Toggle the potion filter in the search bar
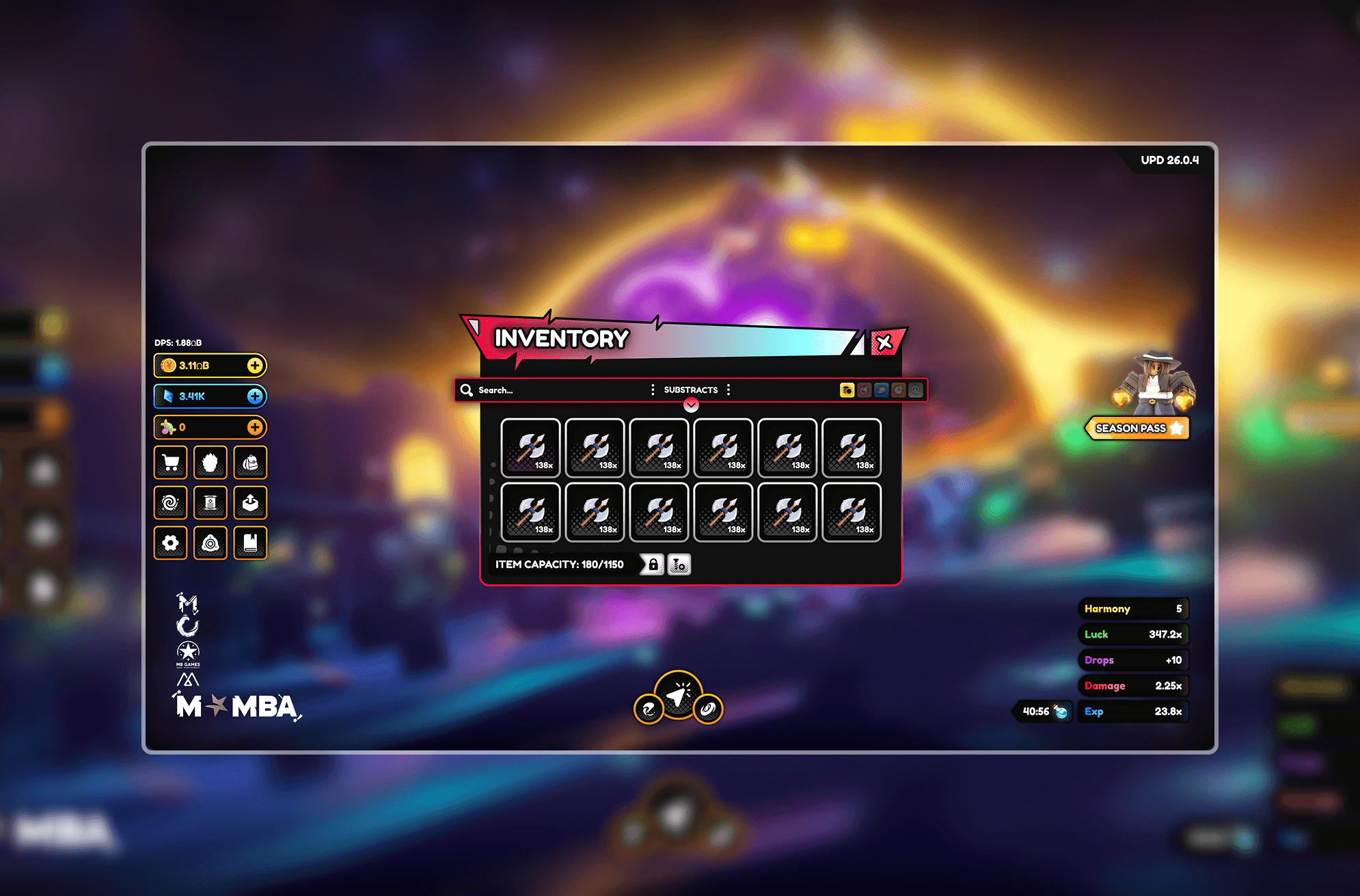Viewport: 1360px width, 896px height. pos(863,390)
